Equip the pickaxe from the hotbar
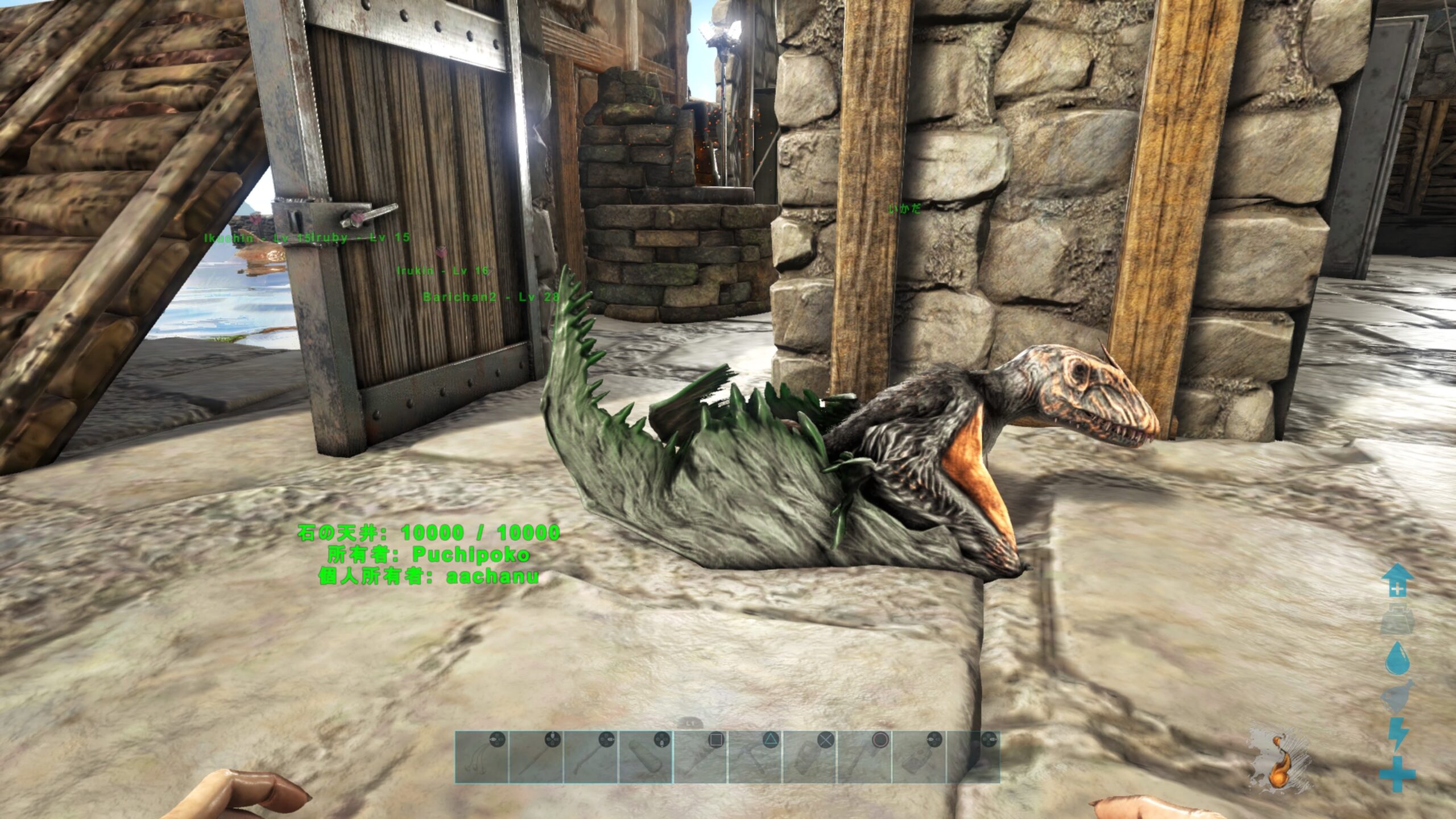This screenshot has width=1456, height=819. tap(755, 757)
